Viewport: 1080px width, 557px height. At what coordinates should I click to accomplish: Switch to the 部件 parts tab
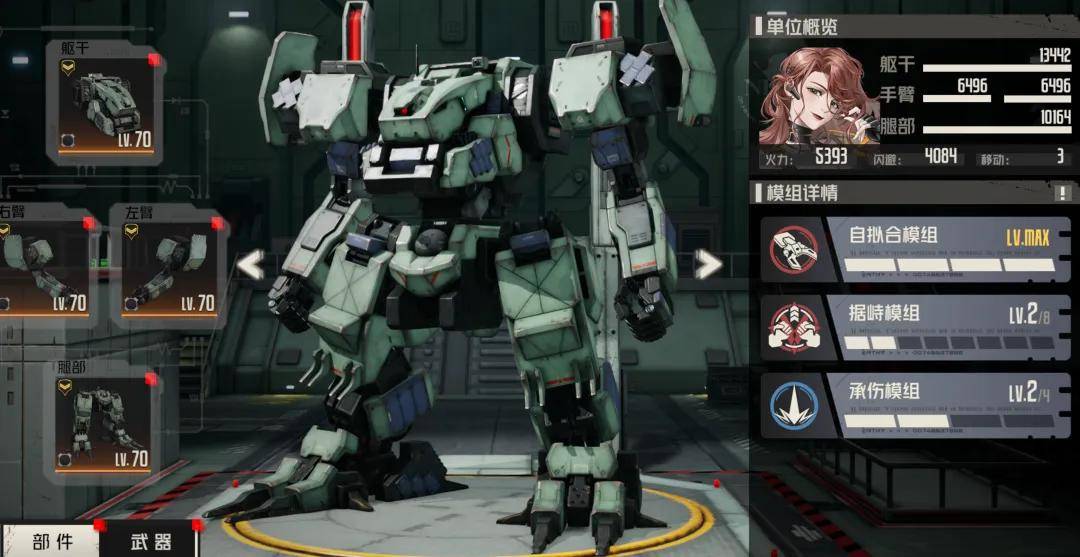51,542
